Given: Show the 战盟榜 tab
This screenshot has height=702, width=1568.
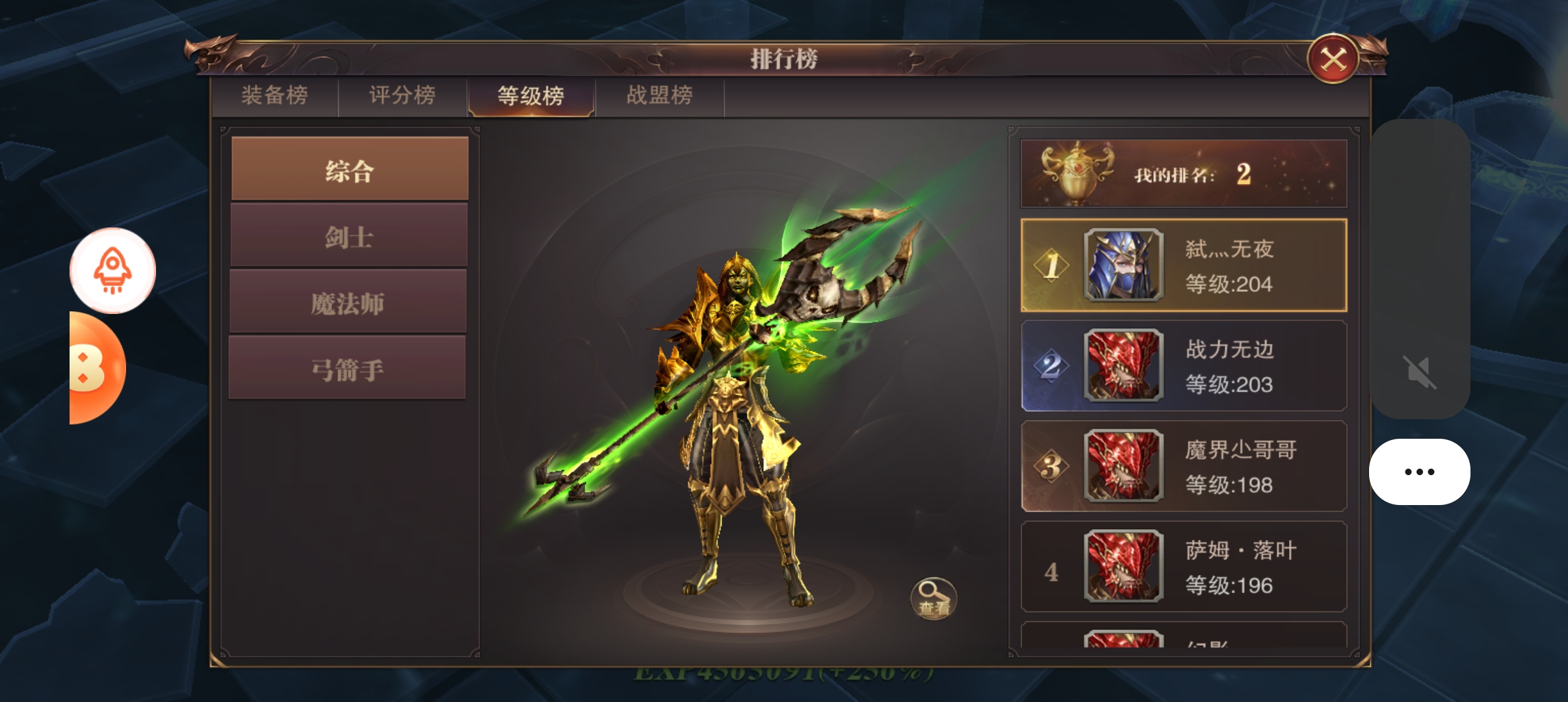Looking at the screenshot, I should pyautogui.click(x=659, y=96).
